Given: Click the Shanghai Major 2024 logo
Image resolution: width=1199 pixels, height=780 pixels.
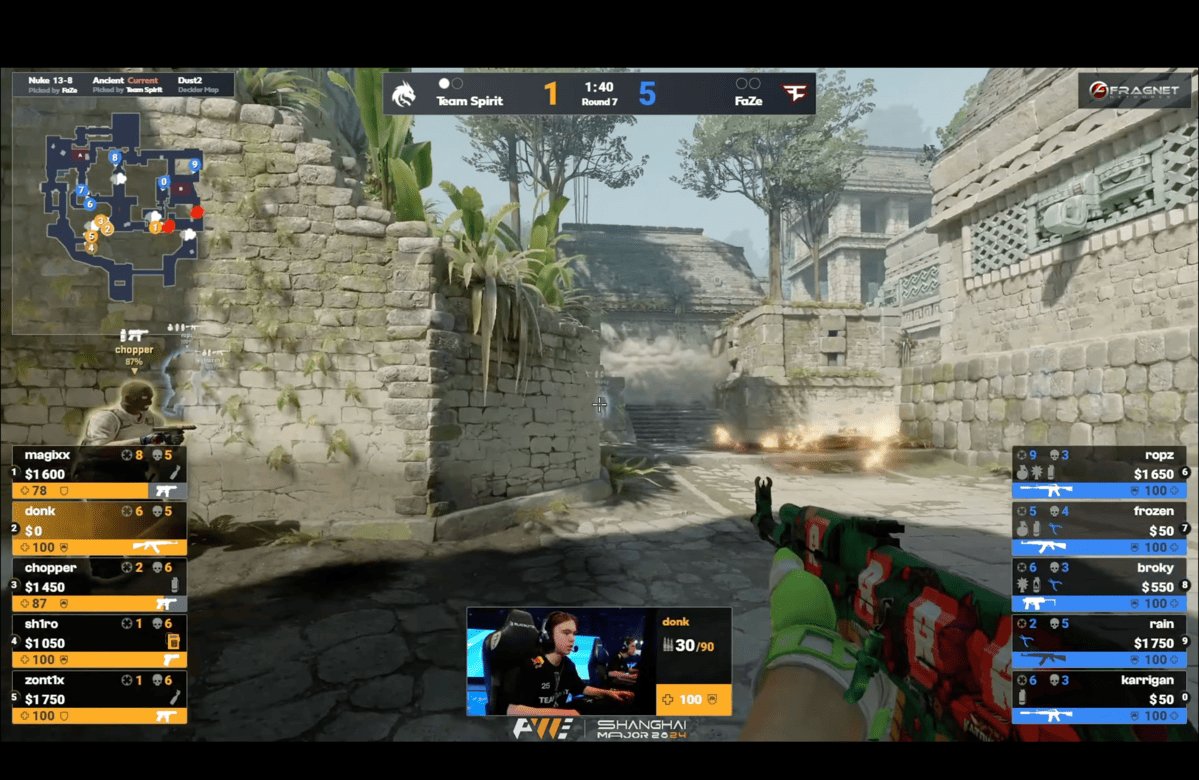Looking at the screenshot, I should 599,728.
